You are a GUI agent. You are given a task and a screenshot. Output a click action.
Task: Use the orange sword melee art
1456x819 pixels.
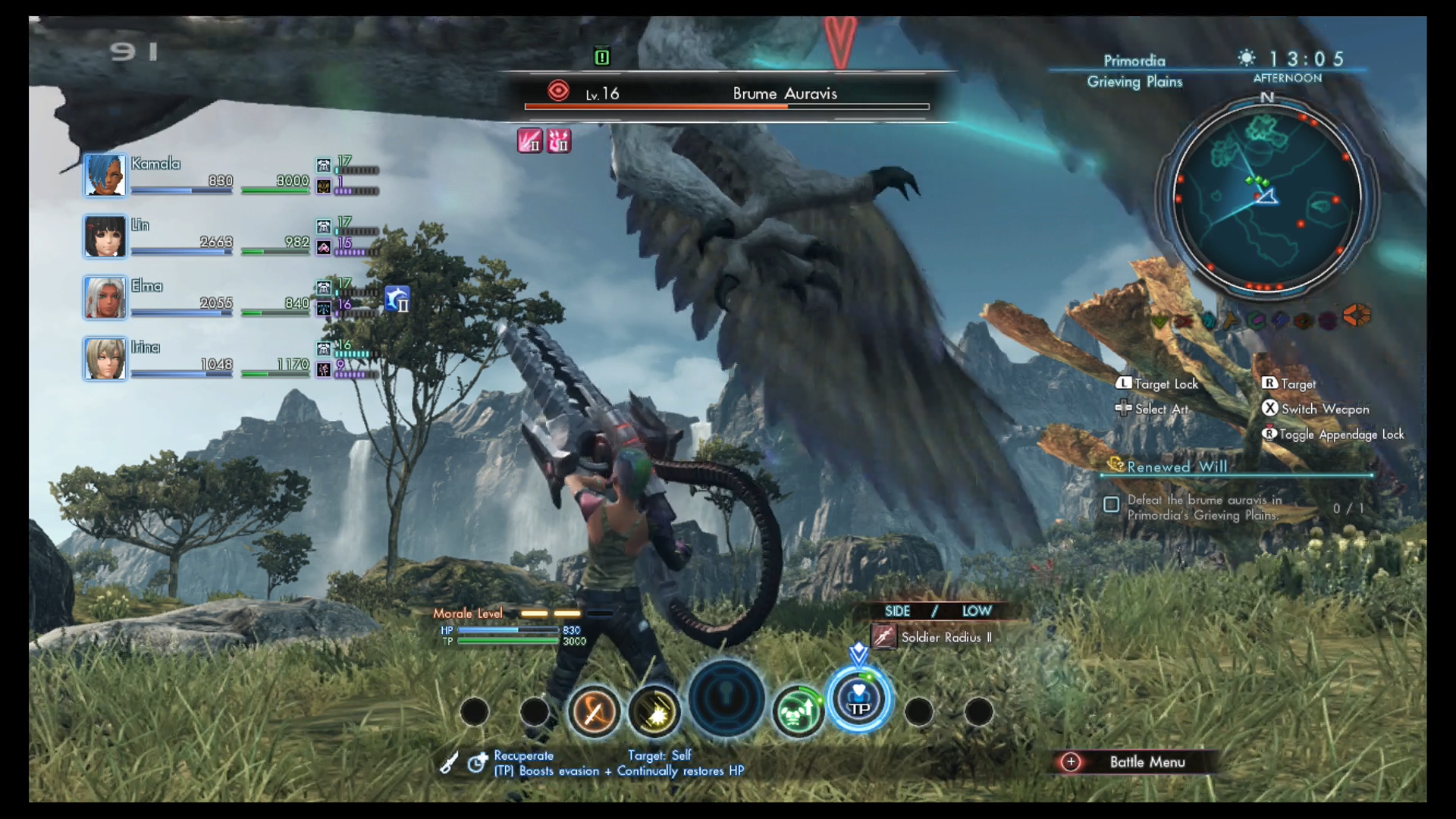(594, 711)
